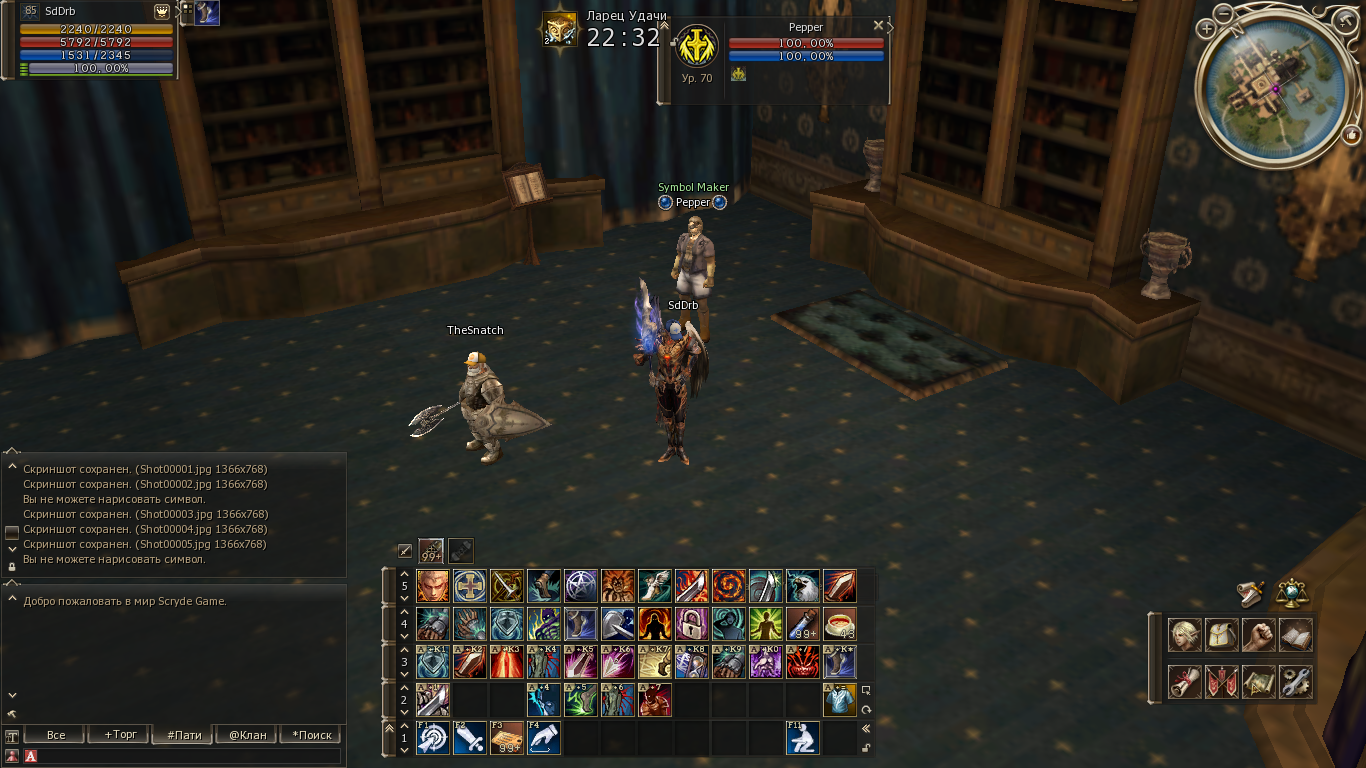This screenshot has width=1366, height=768.
Task: Open system settings wrench and gears icon
Action: click(x=1295, y=682)
